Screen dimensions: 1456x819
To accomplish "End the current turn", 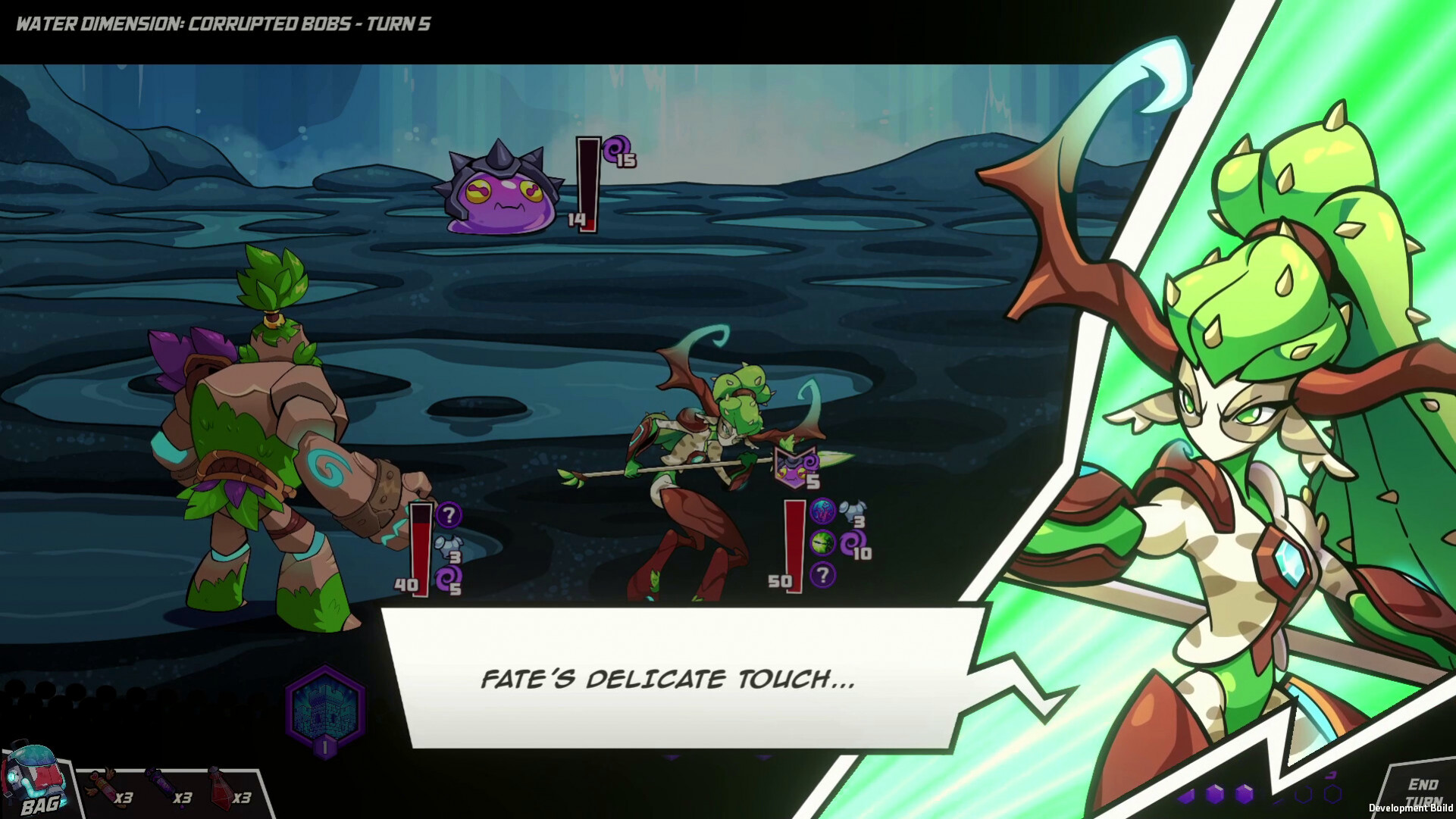I will pos(1423,791).
